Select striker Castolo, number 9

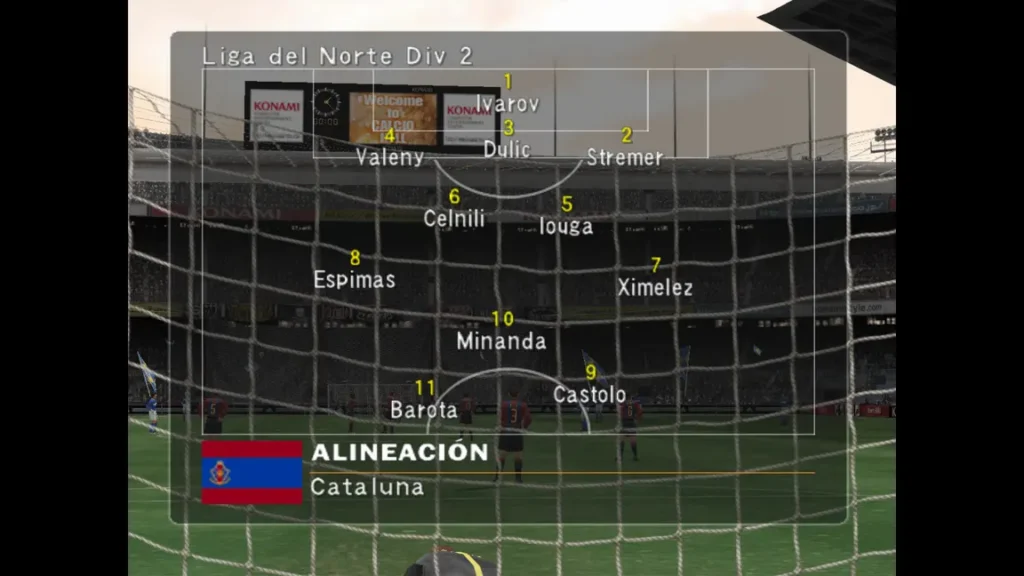click(590, 395)
